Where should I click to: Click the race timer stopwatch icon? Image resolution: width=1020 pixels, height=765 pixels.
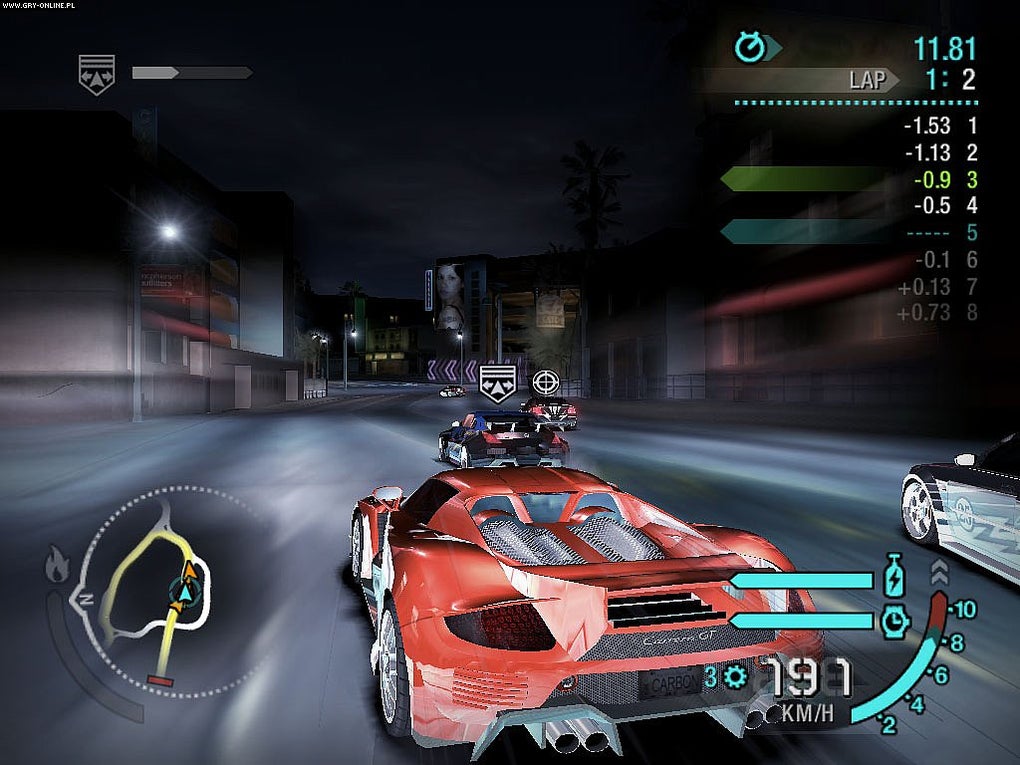click(x=749, y=46)
